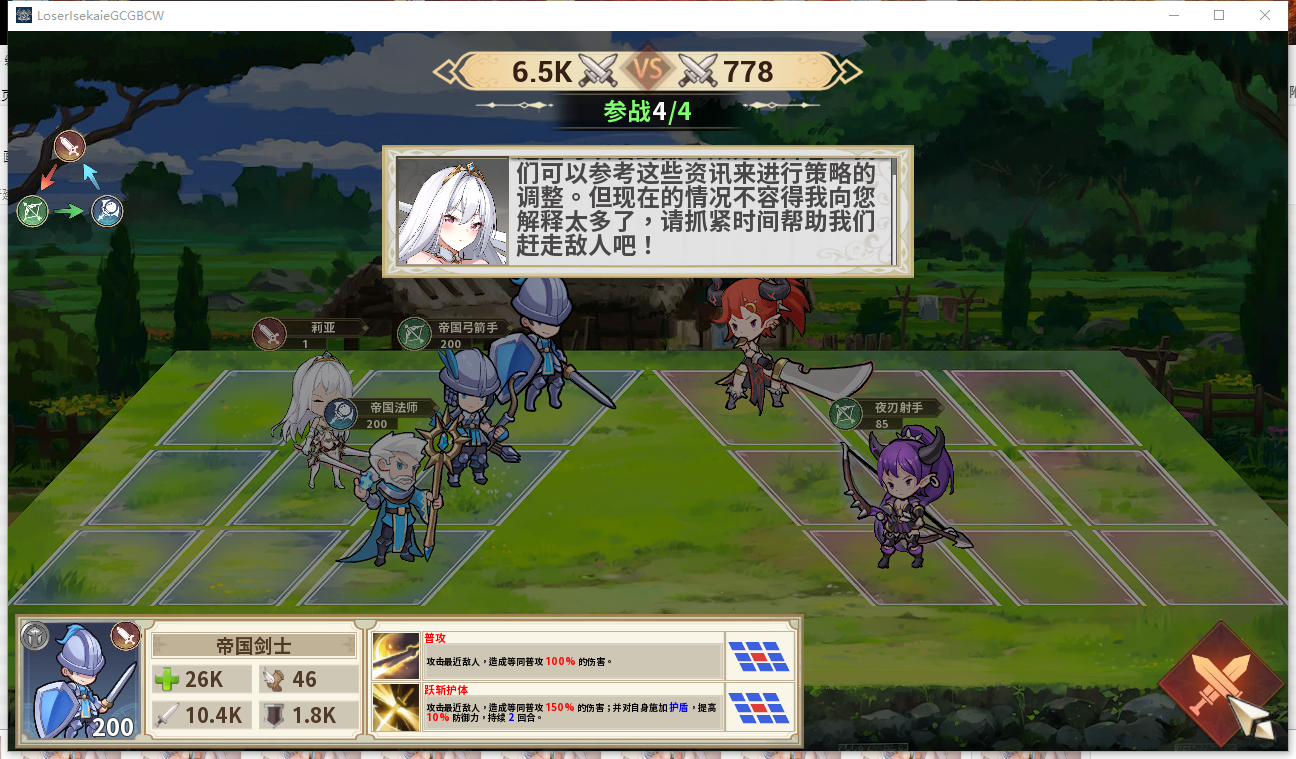Click the bow class icon in the counter chart

[x=32, y=211]
